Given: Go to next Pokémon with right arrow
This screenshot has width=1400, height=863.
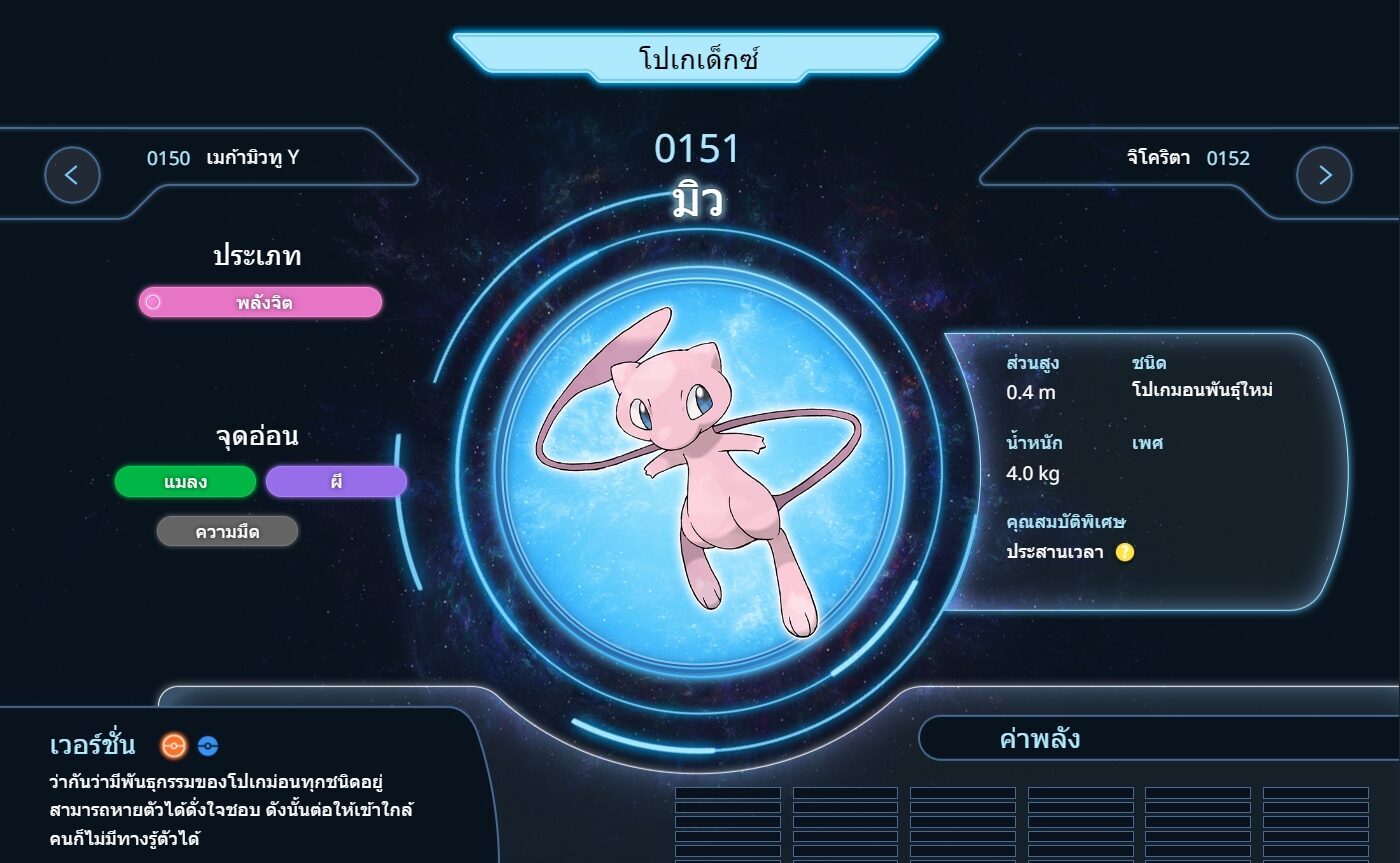Looking at the screenshot, I should [1324, 175].
